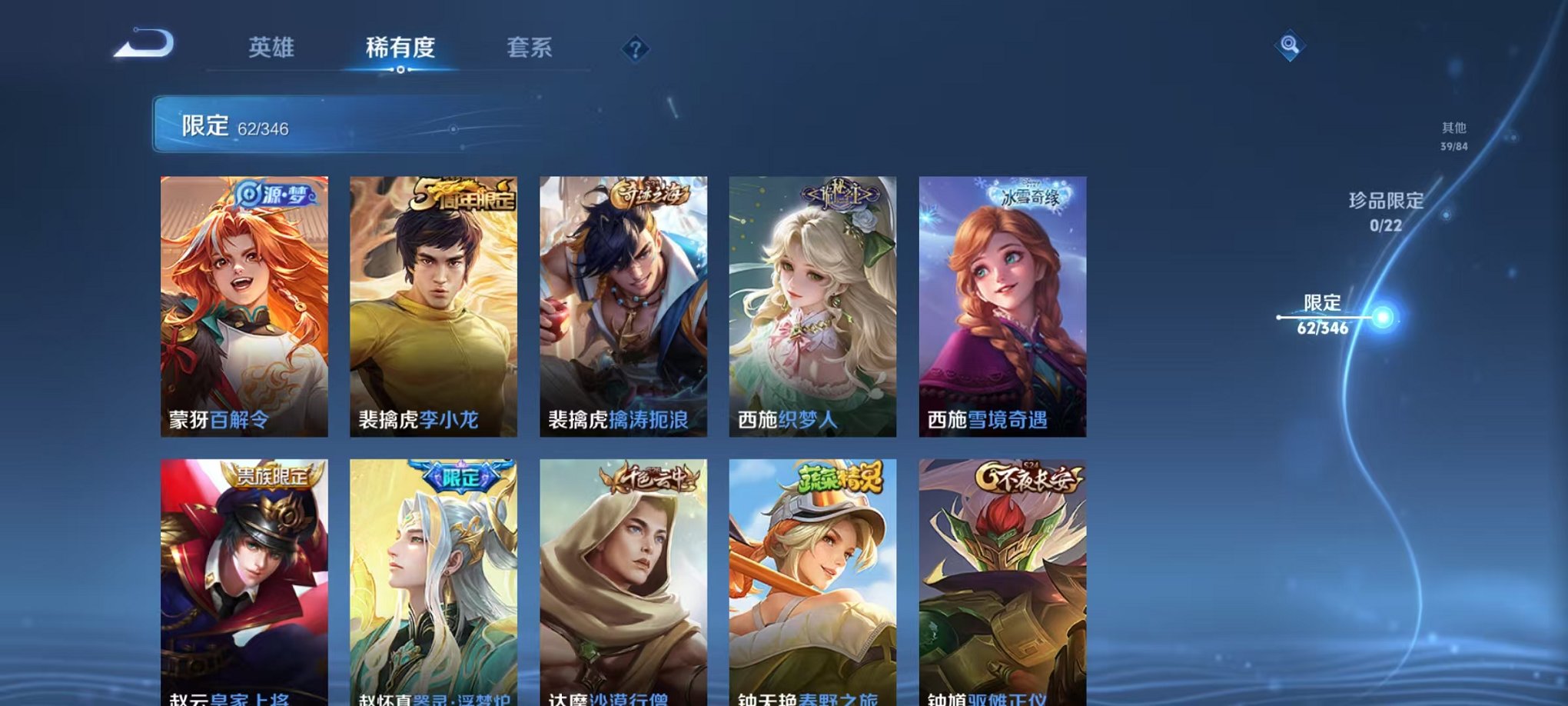Open the help icon beside the tabs
This screenshot has width=1568, height=706.
tap(633, 51)
